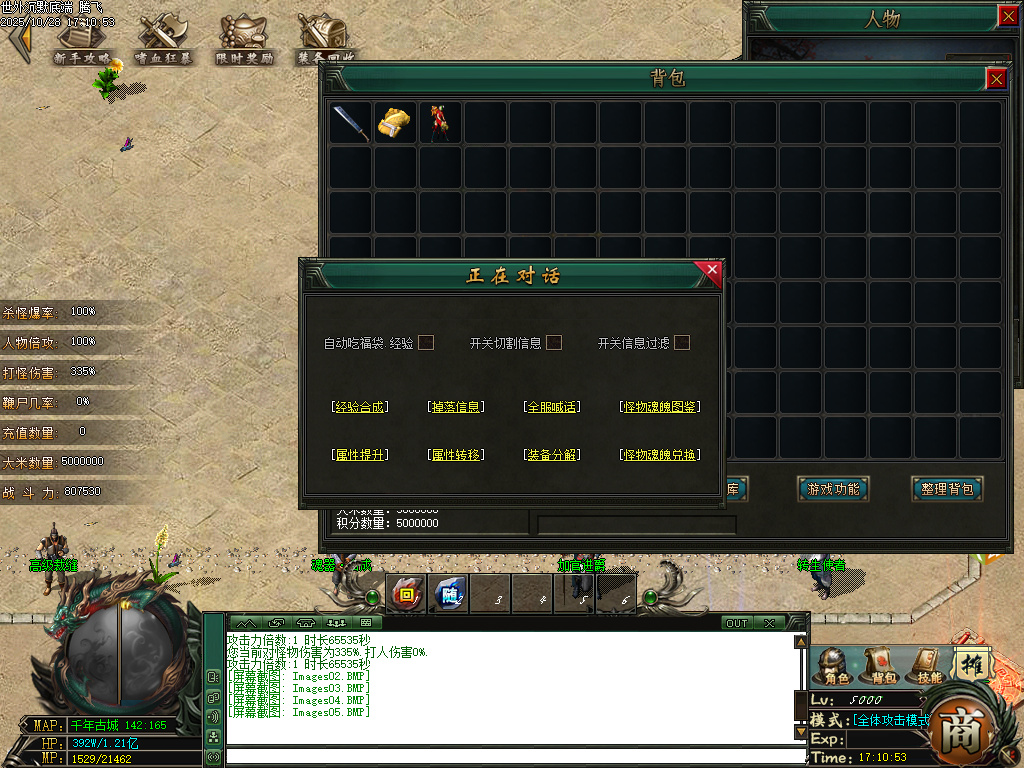1024x768 pixels.
Task: Click the chat text input box
Action: 510,756
